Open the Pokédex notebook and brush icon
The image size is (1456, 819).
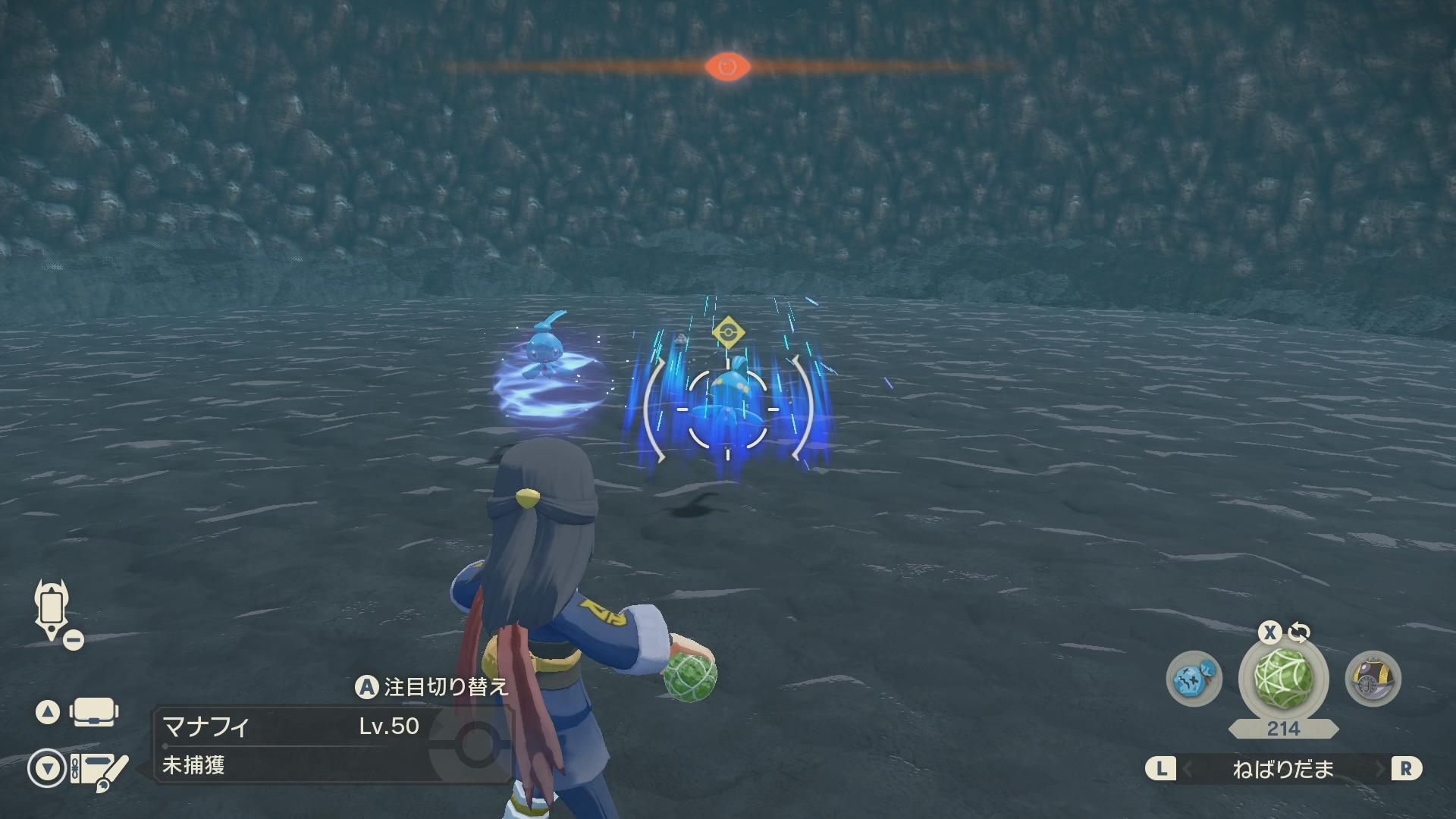pyautogui.click(x=99, y=770)
